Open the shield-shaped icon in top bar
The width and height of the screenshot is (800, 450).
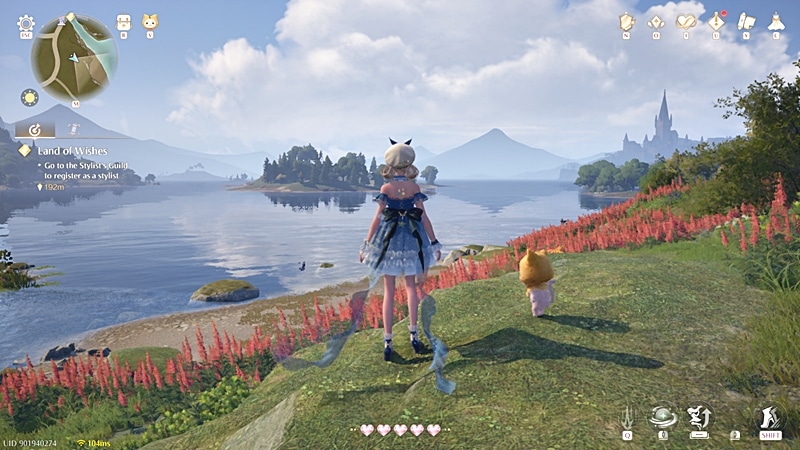pos(627,21)
